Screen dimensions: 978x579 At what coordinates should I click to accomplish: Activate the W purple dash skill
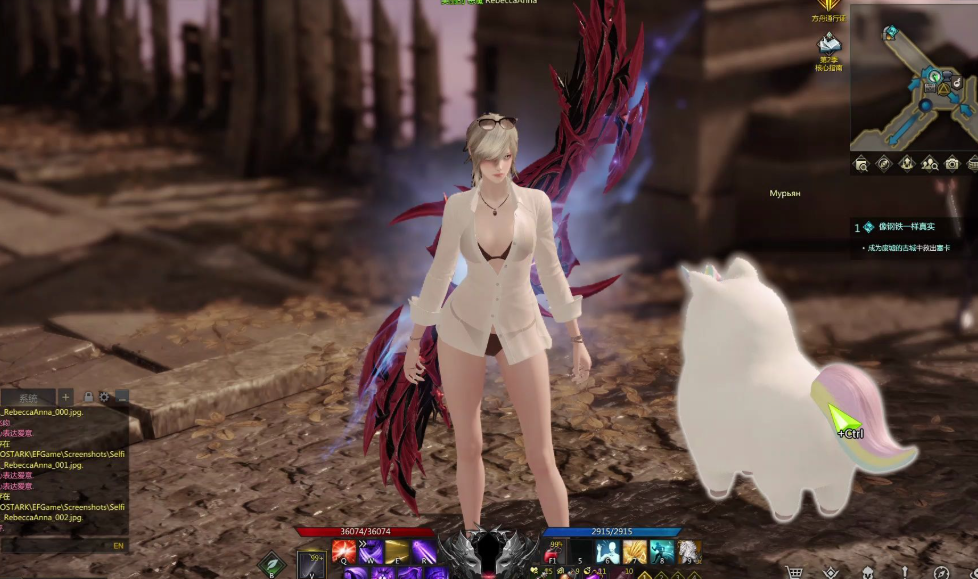[x=371, y=552]
